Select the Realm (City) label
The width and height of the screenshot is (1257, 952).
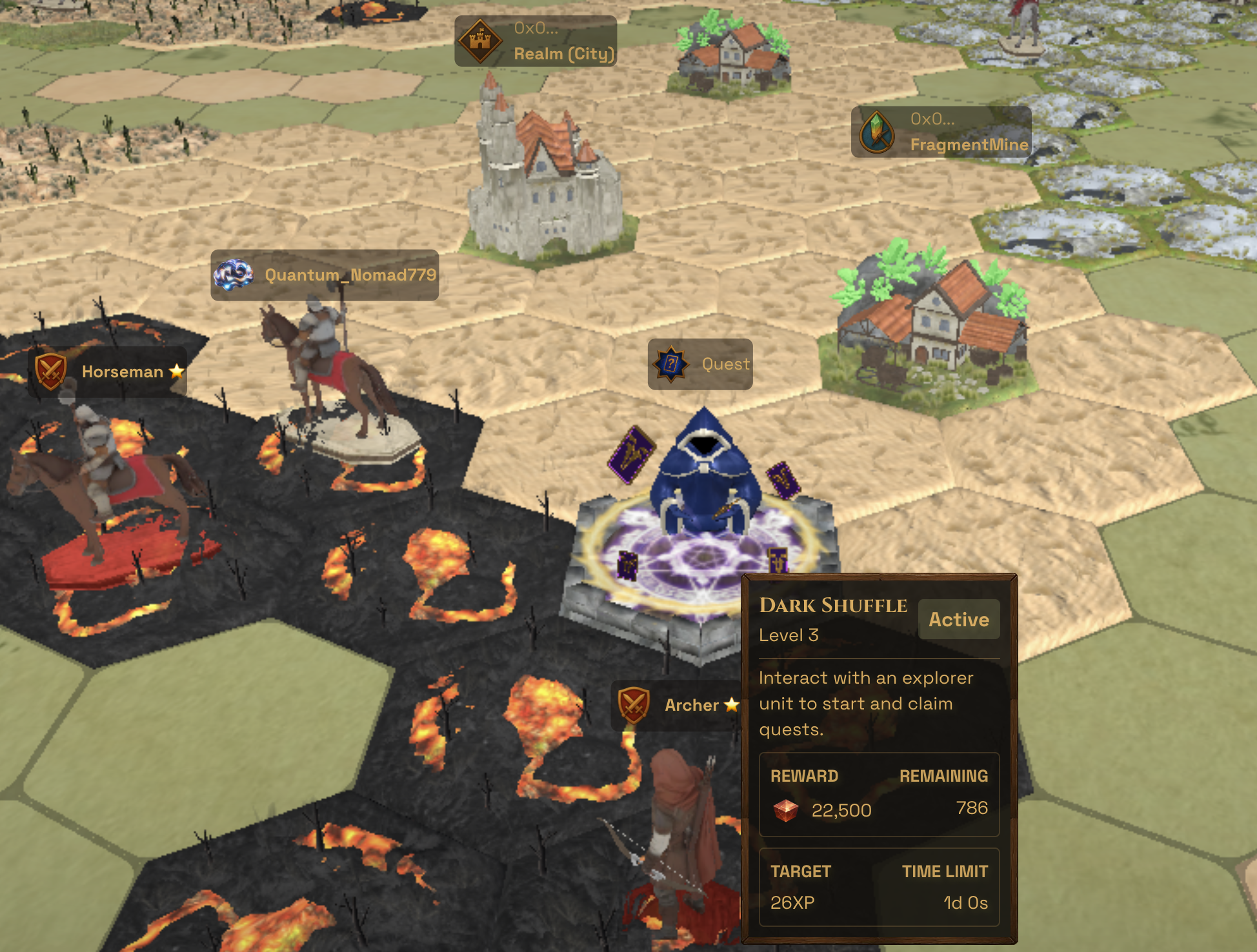(x=536, y=41)
